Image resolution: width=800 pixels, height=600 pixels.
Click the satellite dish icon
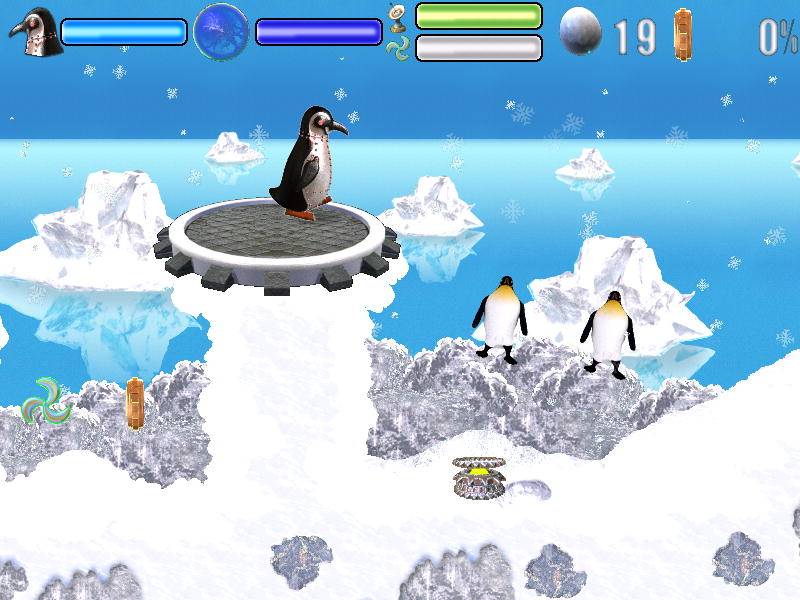[396, 15]
